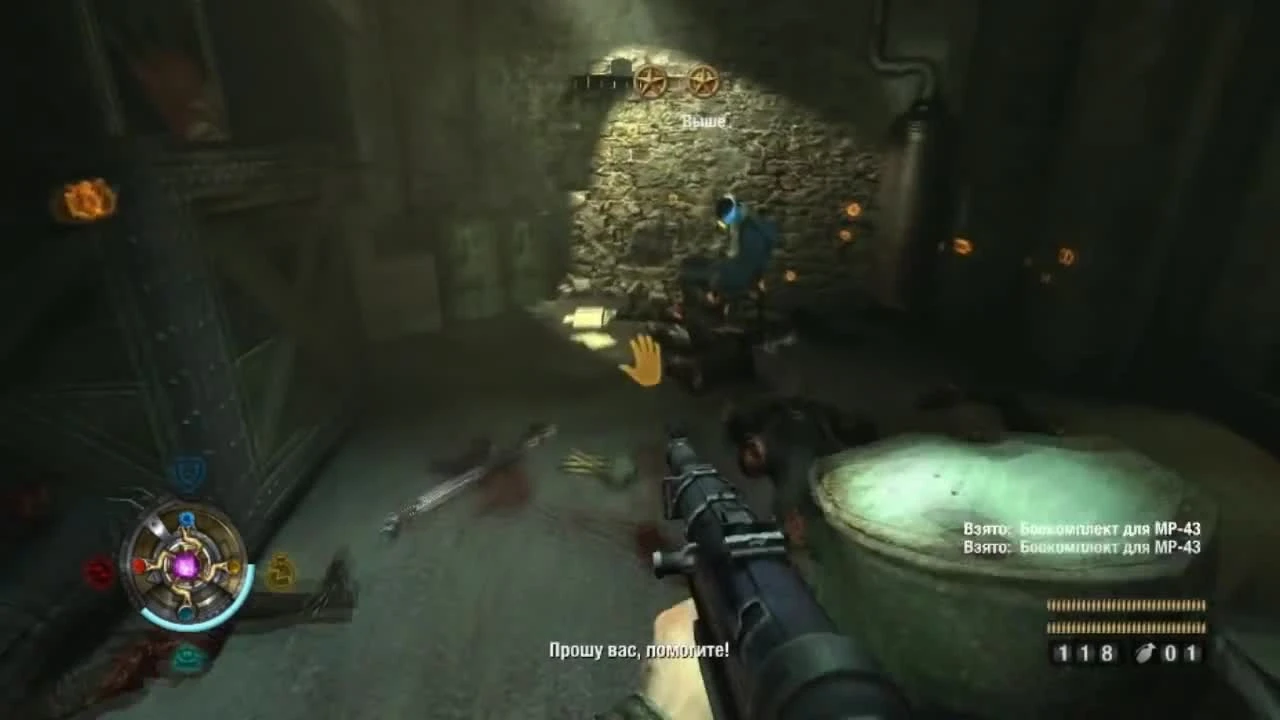1280x720 pixels.
Task: Click the 'Взято: Боекомплект для MP-43' message
Action: (x=1082, y=527)
